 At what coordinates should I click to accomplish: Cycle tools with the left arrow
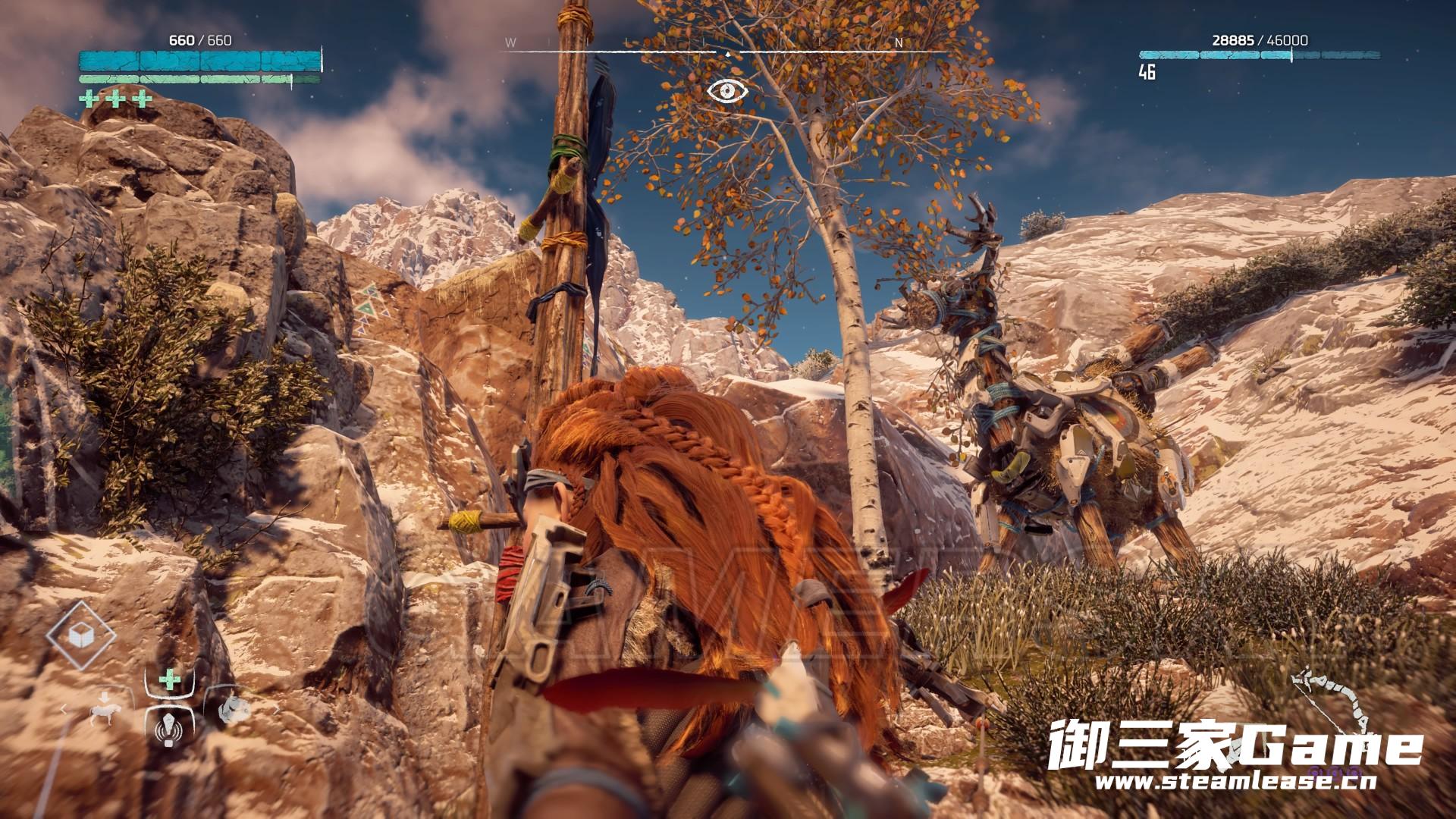(x=64, y=710)
